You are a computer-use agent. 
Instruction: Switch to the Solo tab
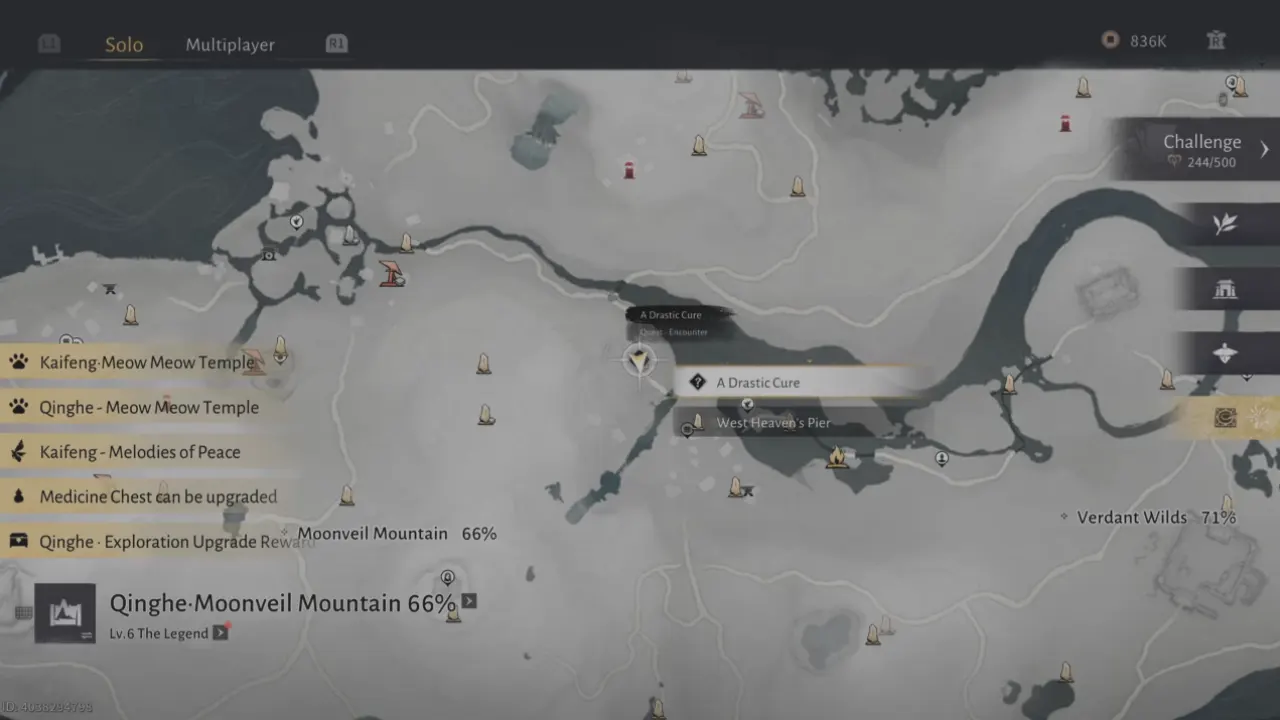(124, 45)
